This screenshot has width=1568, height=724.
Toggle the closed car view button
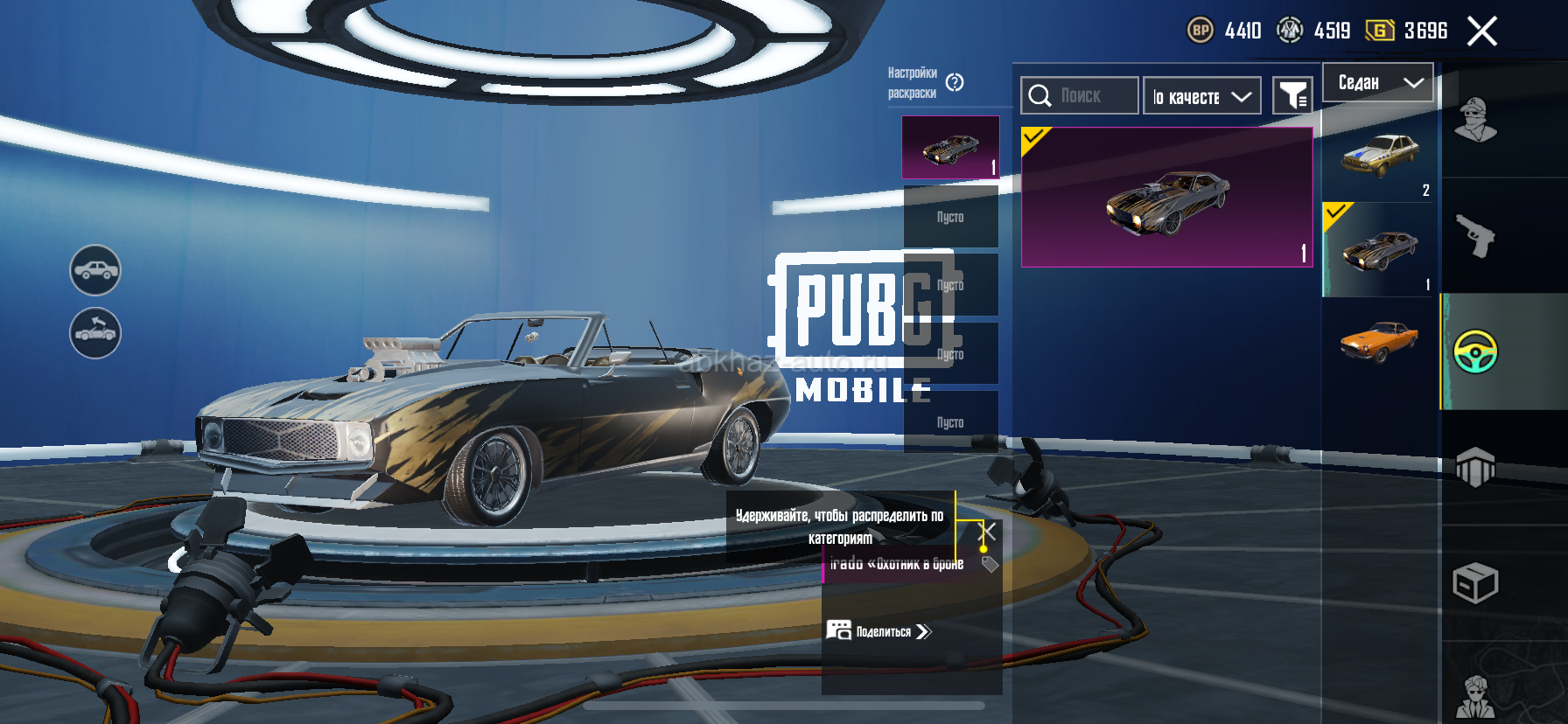point(95,270)
